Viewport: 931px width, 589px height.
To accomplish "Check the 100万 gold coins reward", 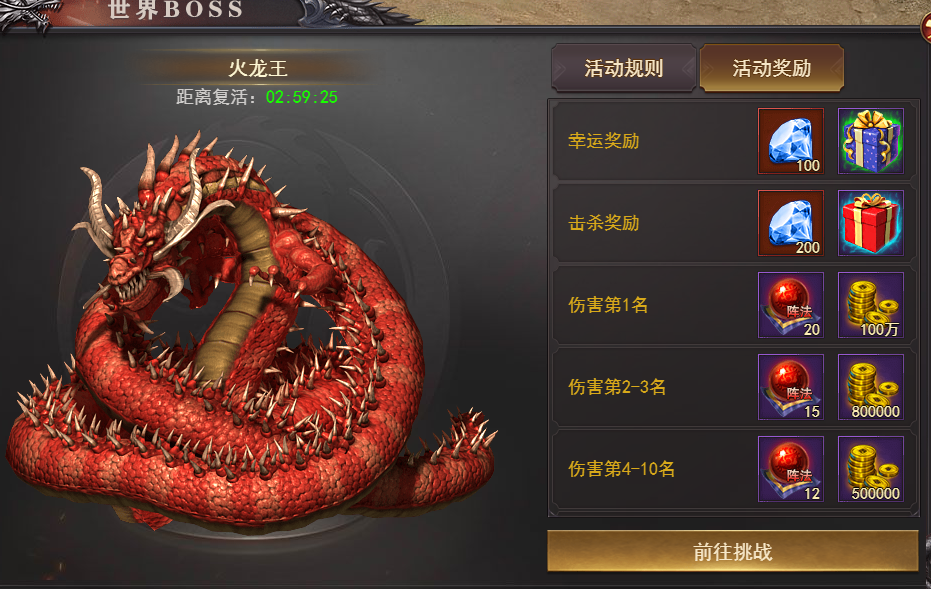I will click(870, 305).
